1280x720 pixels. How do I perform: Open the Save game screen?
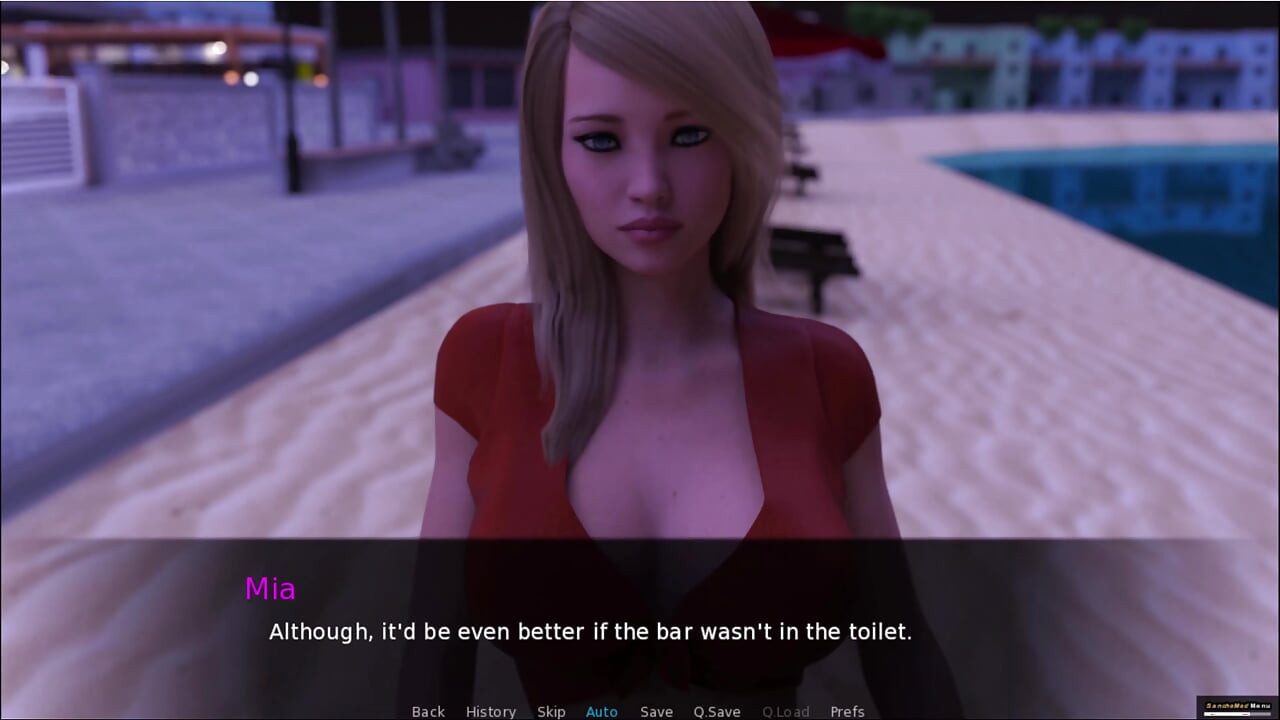pyautogui.click(x=656, y=711)
